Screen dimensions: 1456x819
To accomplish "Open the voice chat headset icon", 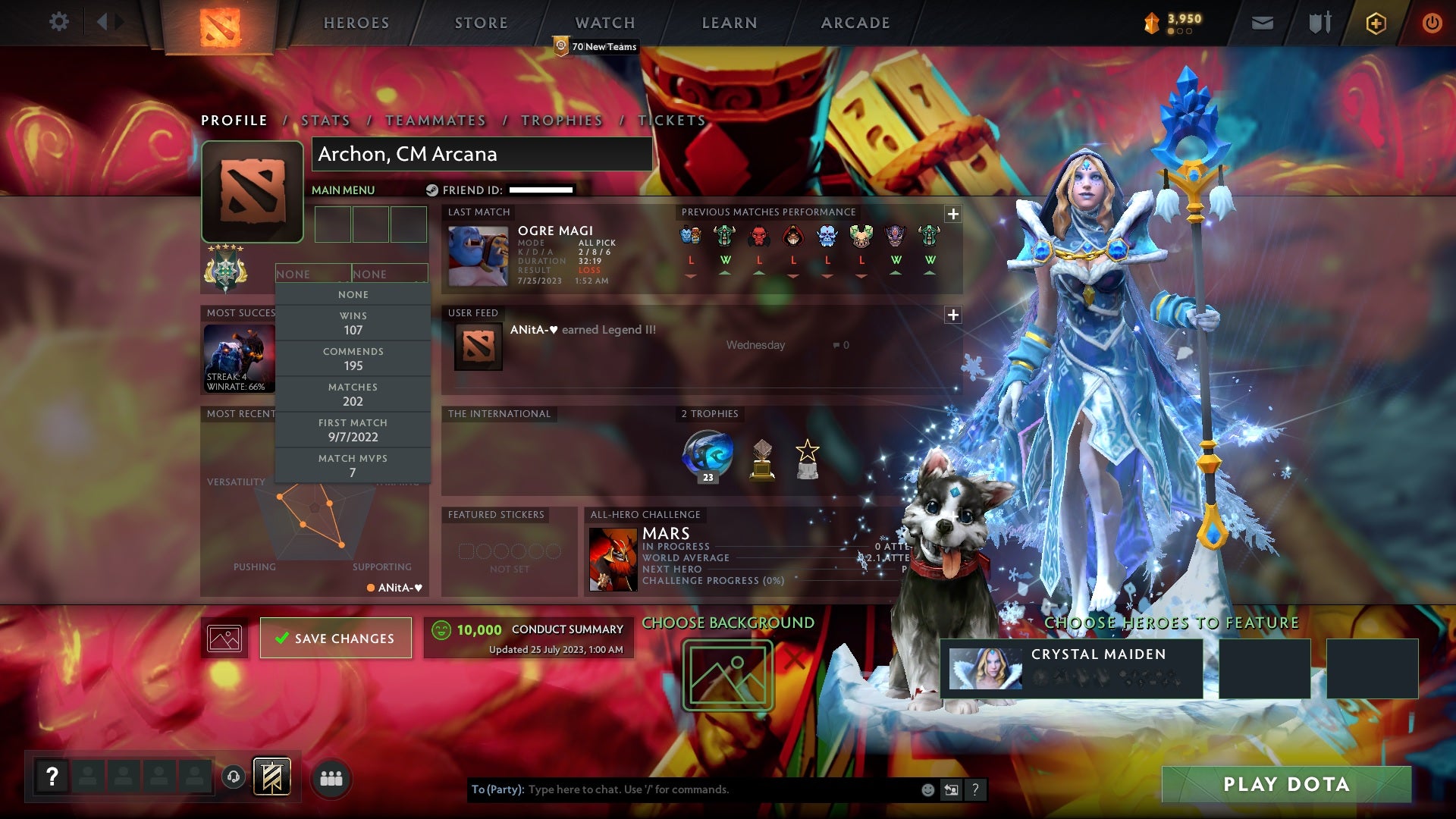I will 232,776.
